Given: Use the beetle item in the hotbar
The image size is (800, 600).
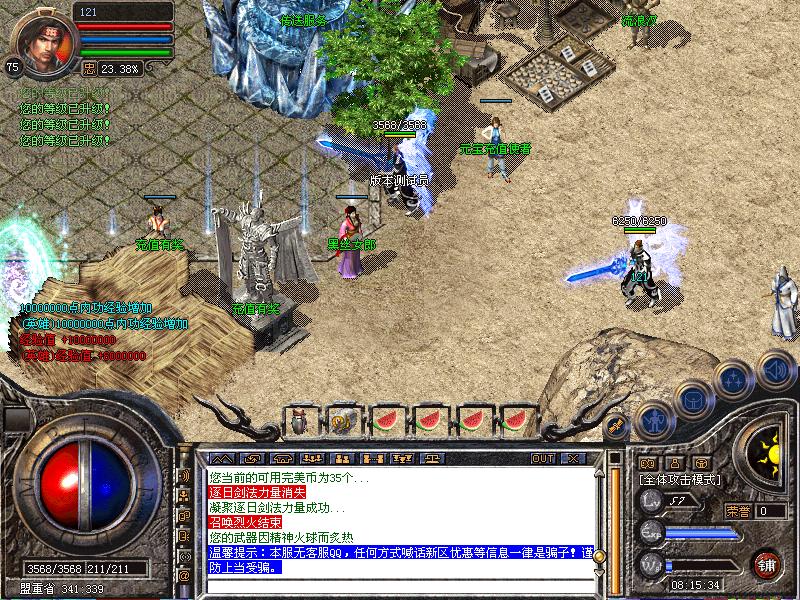Looking at the screenshot, I should pyautogui.click(x=299, y=421).
